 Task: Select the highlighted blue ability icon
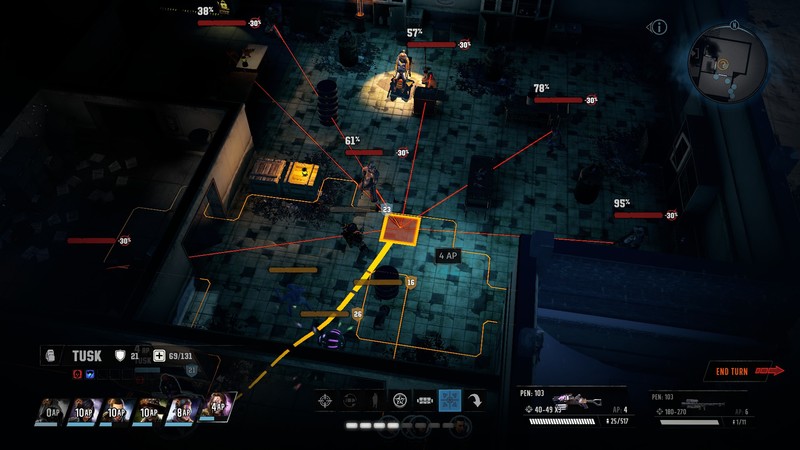click(x=450, y=401)
